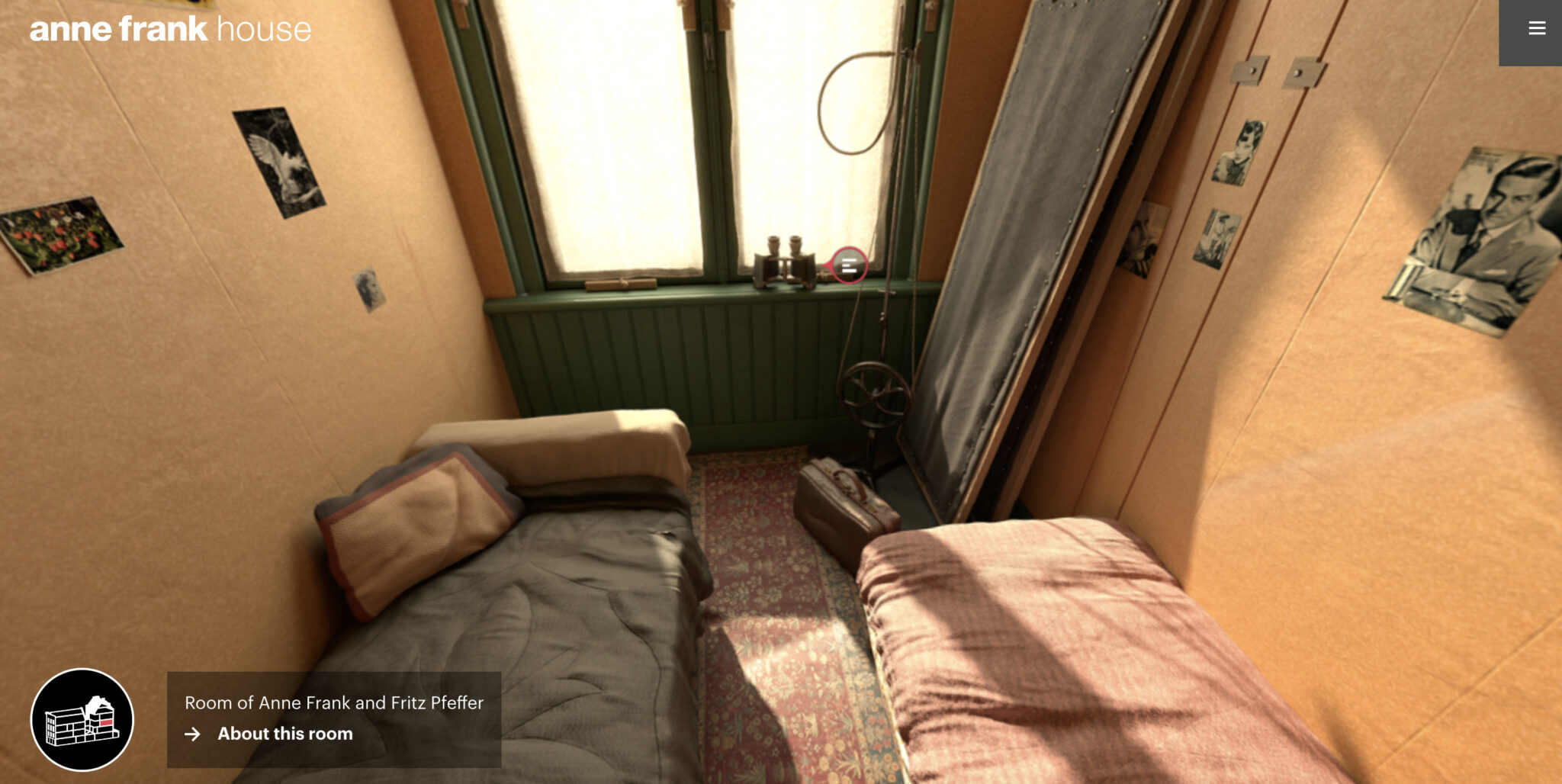Open the About this room link
This screenshot has height=784, width=1562.
(286, 734)
